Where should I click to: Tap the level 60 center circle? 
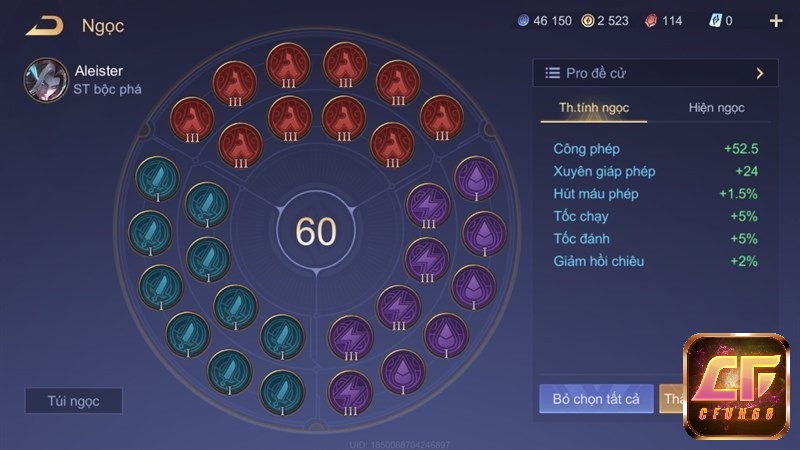[x=316, y=231]
